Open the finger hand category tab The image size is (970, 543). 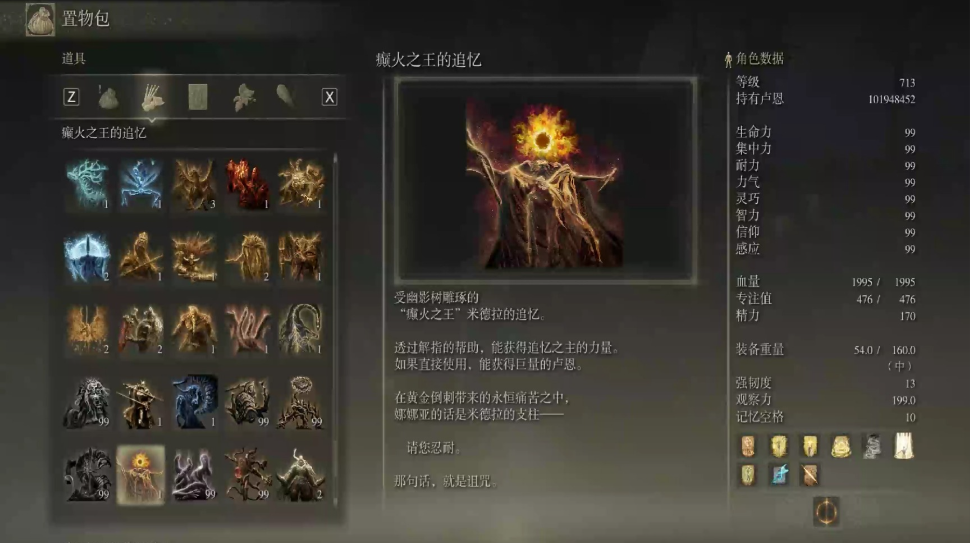(x=152, y=96)
